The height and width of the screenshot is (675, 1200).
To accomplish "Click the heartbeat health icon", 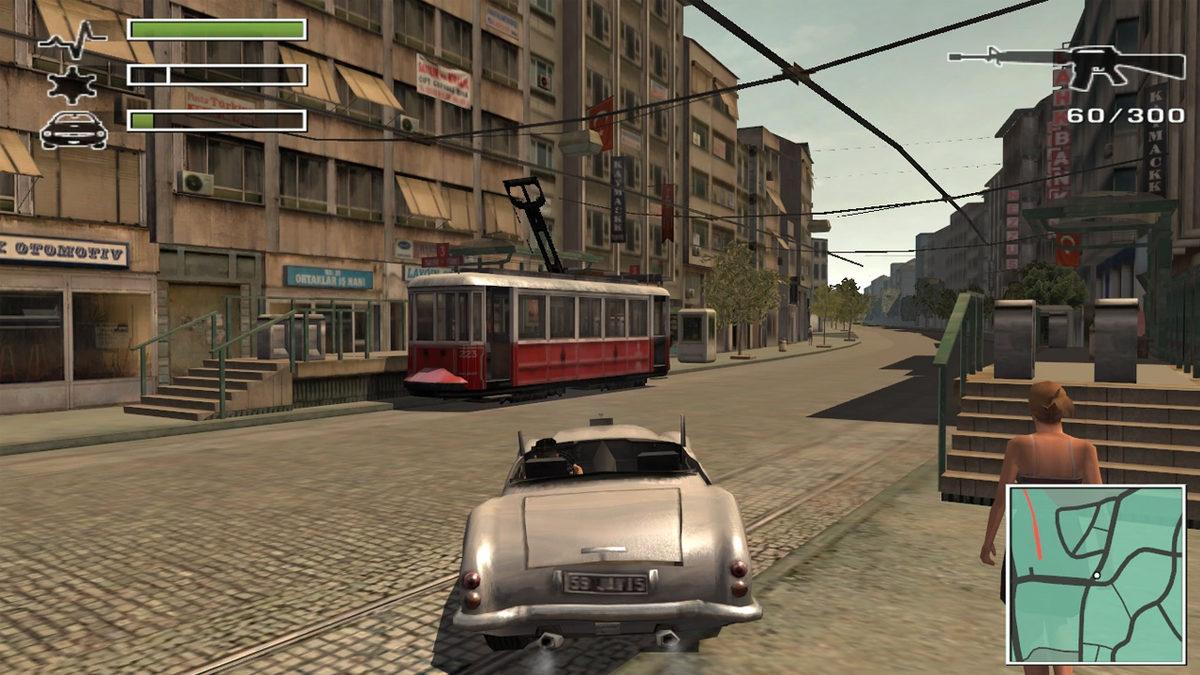I will pos(72,38).
